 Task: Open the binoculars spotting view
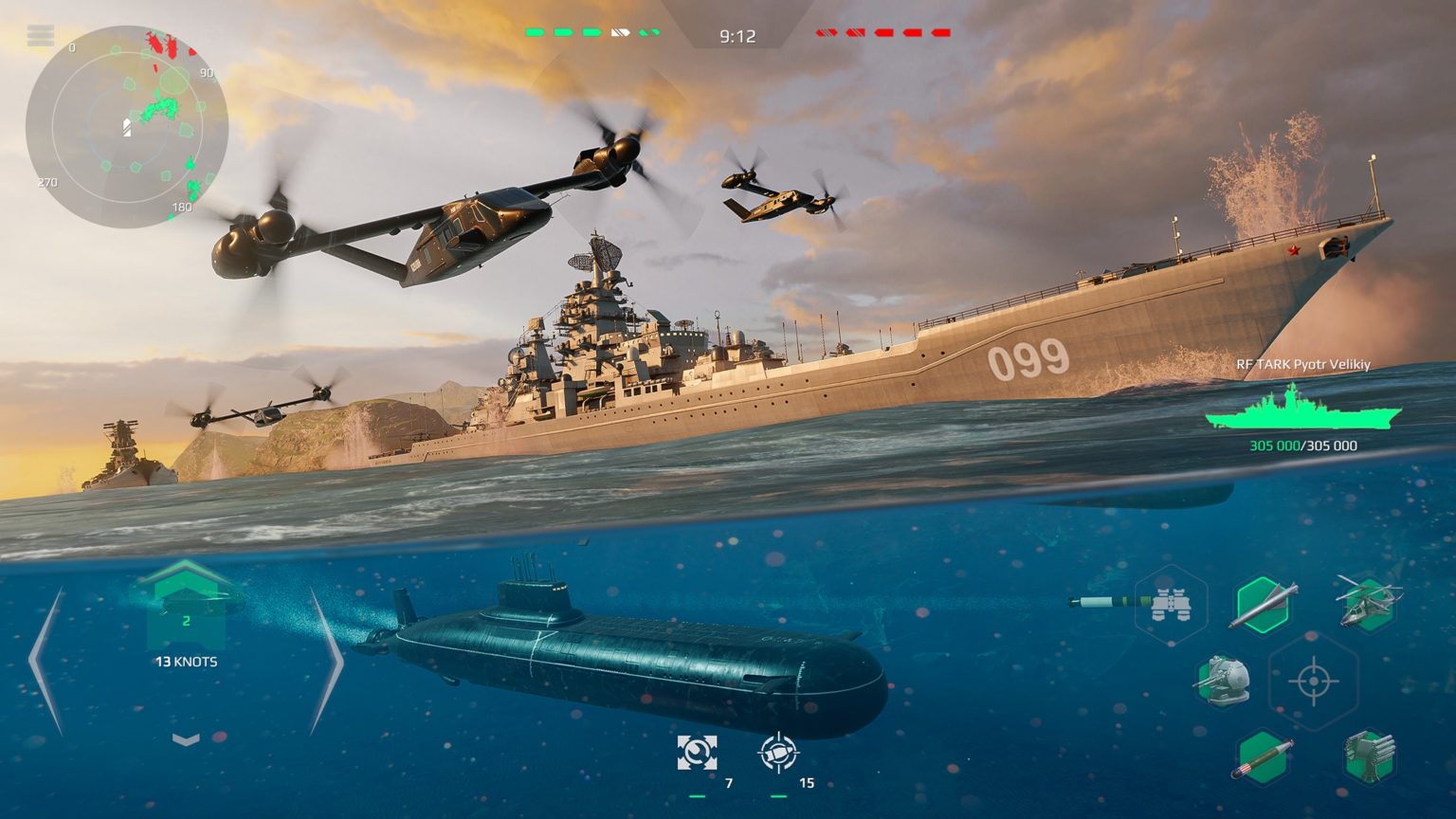point(1171,603)
